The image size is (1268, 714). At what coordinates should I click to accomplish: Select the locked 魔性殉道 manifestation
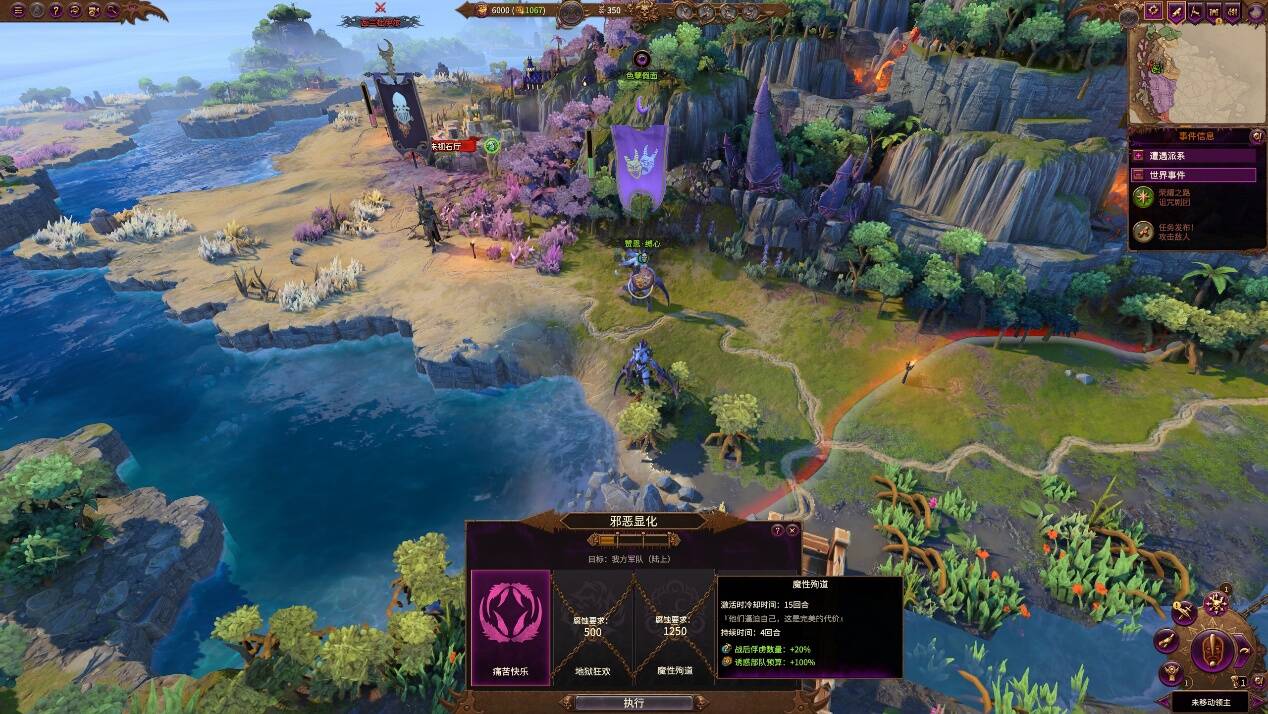coord(674,628)
